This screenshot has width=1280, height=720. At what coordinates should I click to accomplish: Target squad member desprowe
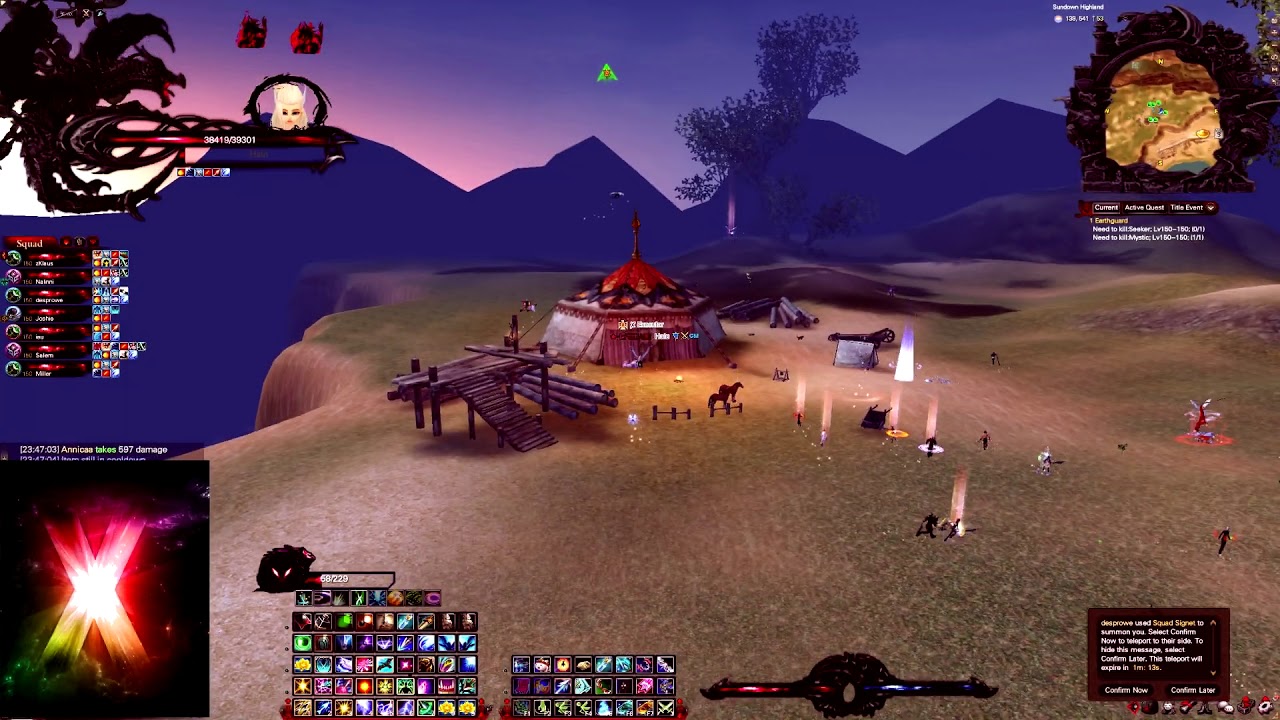[x=49, y=299]
